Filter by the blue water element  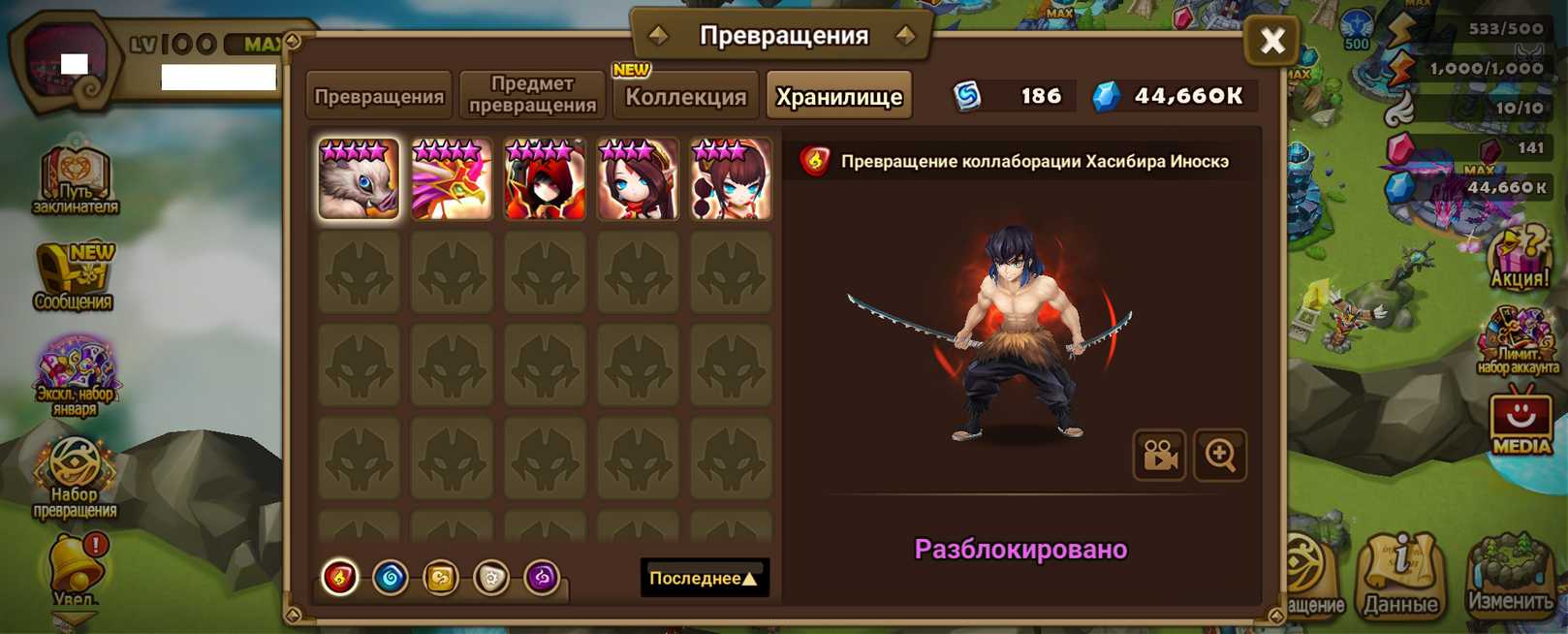(x=391, y=578)
